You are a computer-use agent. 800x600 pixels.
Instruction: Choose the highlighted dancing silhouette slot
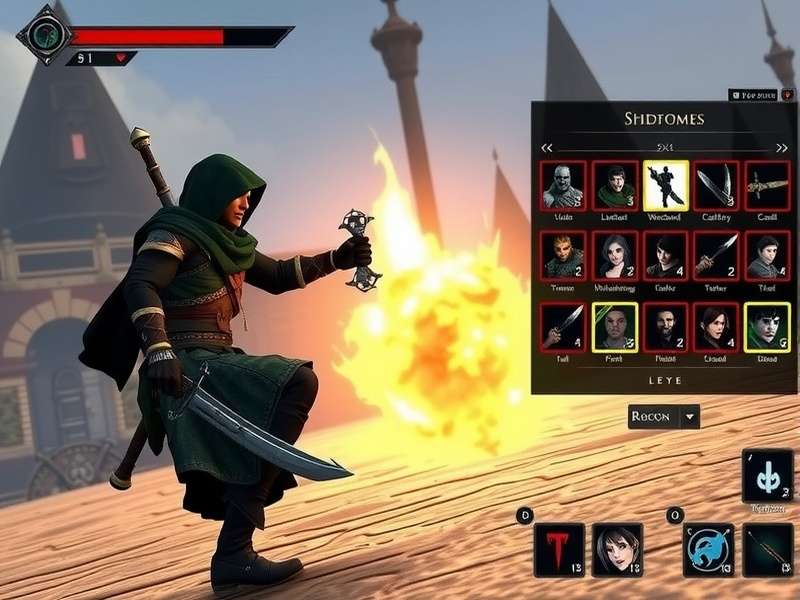pos(665,186)
